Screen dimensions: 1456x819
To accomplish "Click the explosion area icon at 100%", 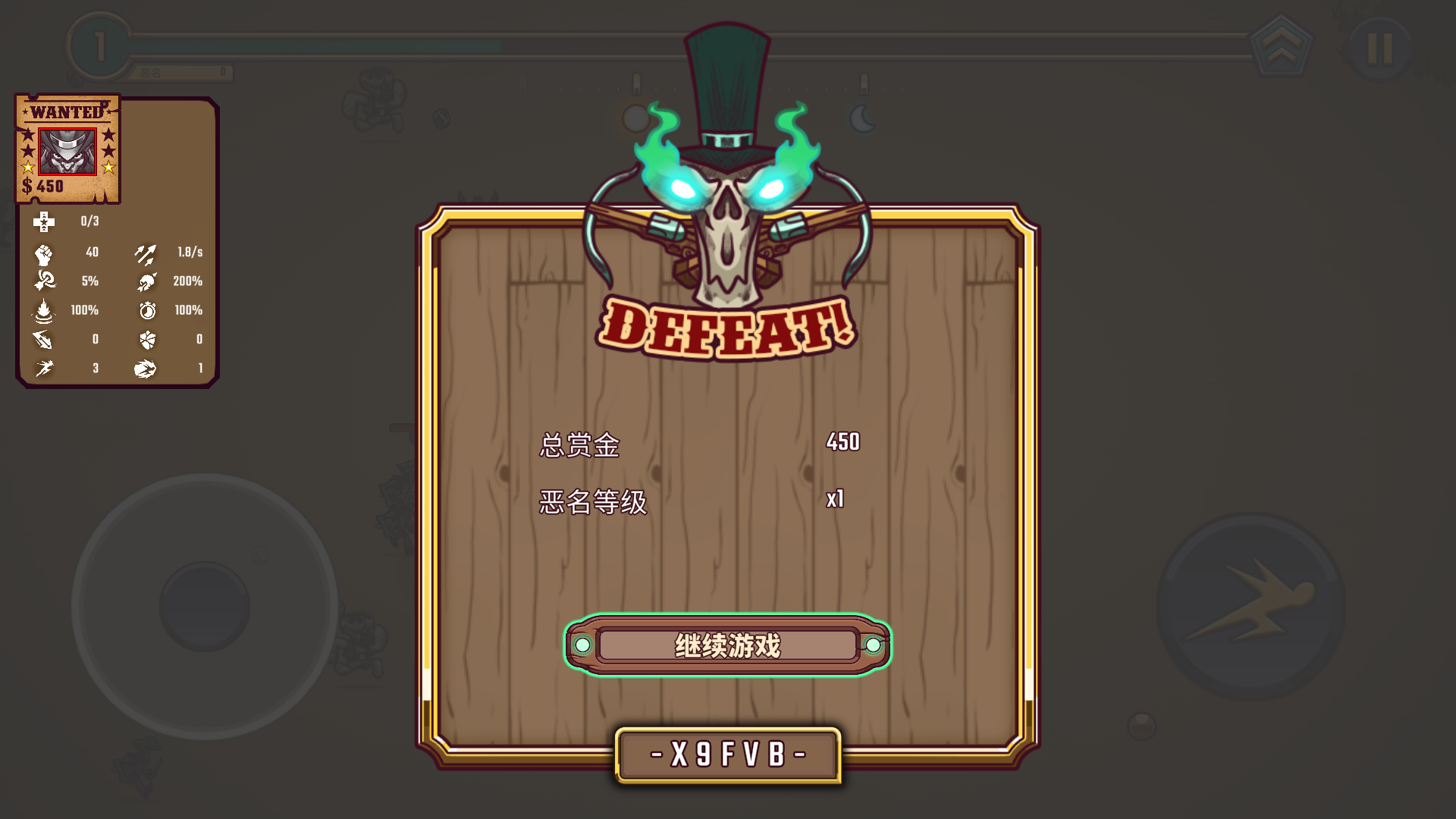I will tap(45, 310).
